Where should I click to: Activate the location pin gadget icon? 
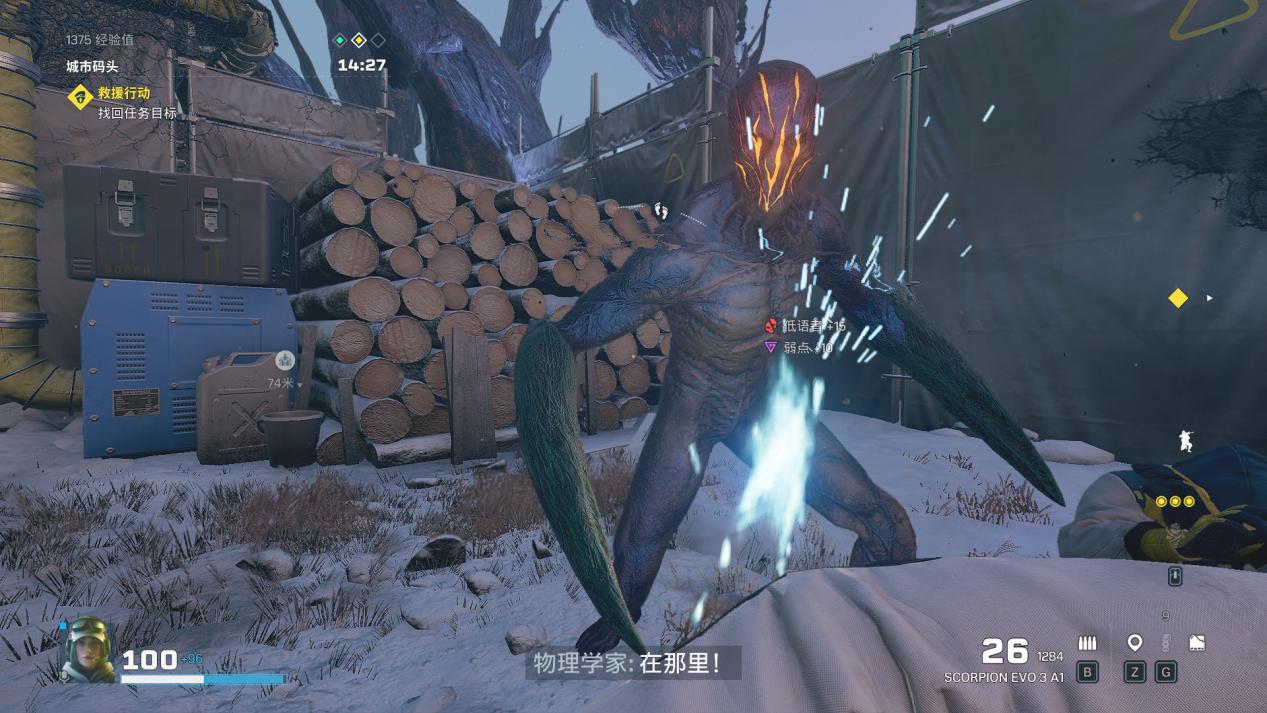tap(1134, 643)
